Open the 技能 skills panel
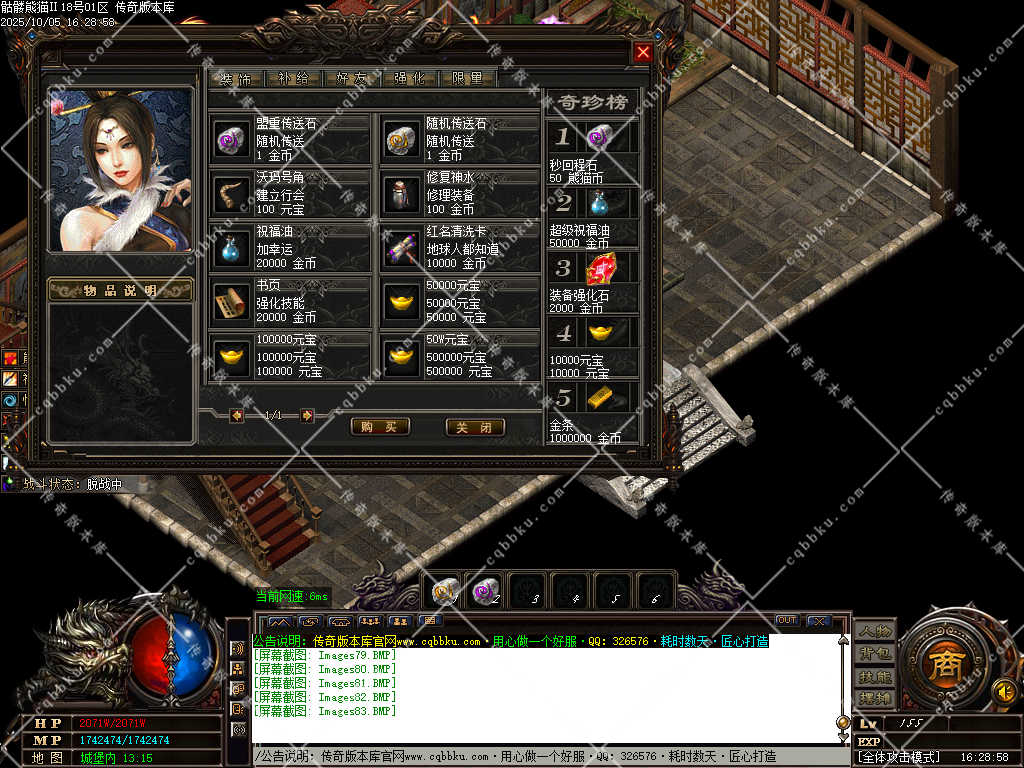 tap(874, 677)
